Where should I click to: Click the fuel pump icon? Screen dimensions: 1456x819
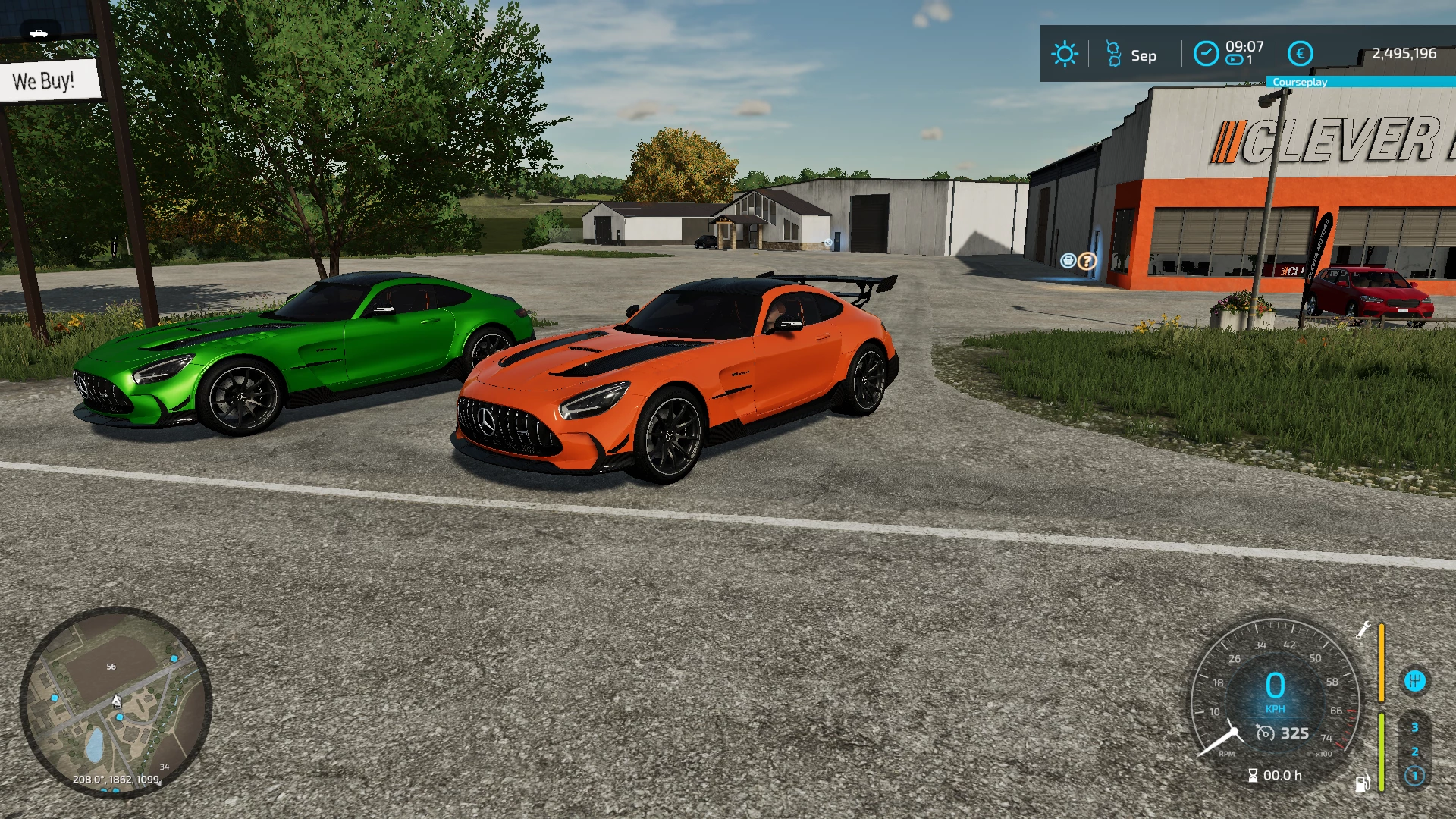coord(1363,783)
